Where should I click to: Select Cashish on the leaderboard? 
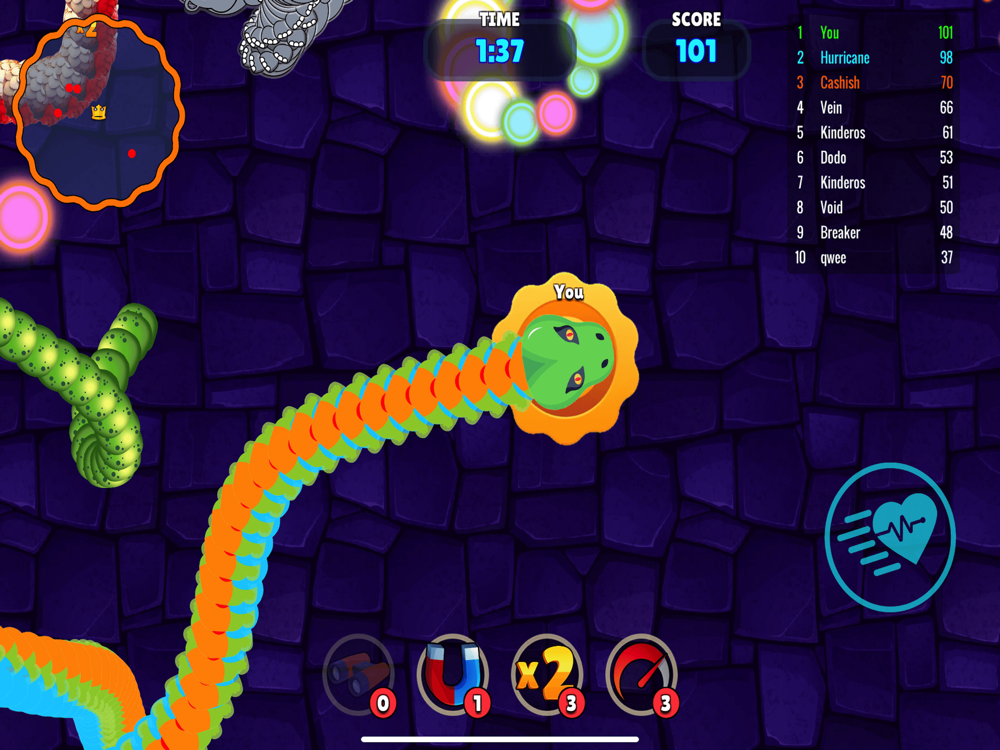click(874, 83)
